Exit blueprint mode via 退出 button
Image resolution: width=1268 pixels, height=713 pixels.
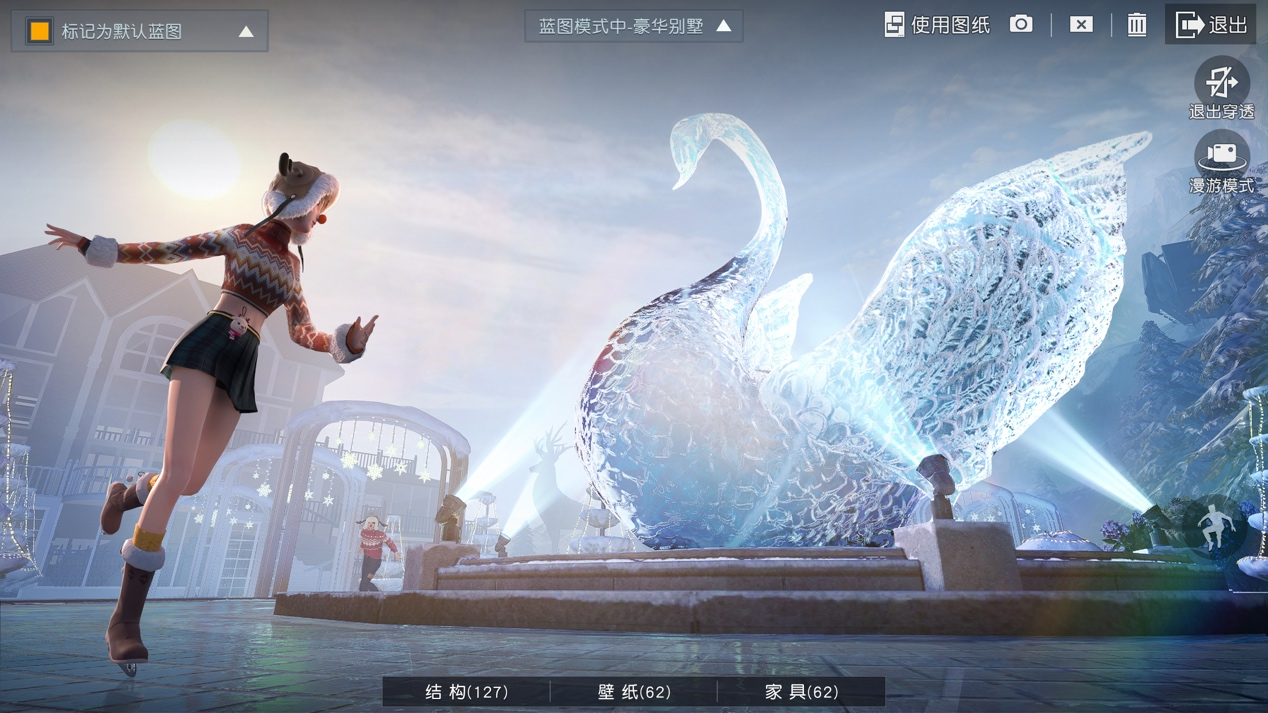click(x=1211, y=25)
